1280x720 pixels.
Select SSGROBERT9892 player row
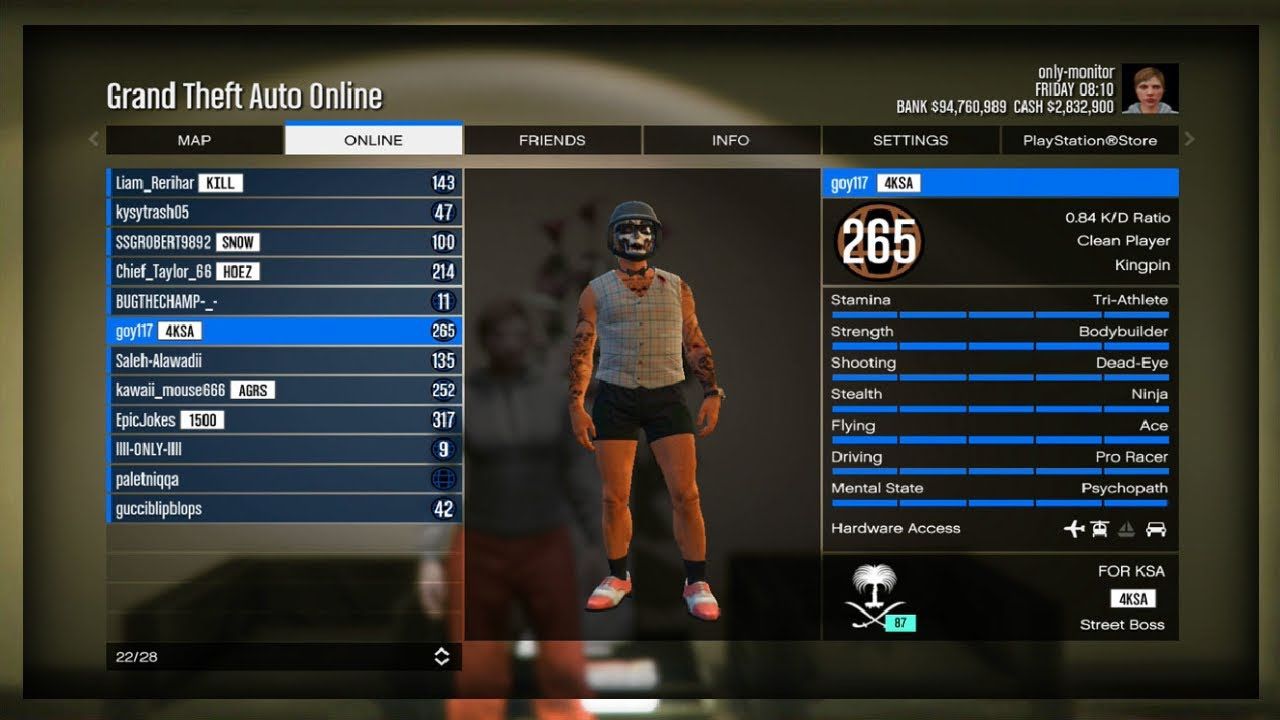[284, 242]
